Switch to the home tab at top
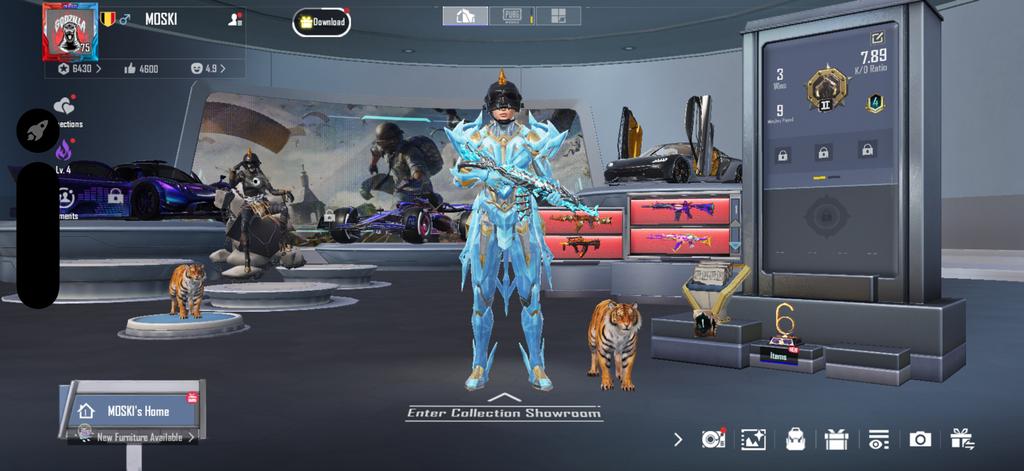This screenshot has height=471, width=1024. pos(465,16)
